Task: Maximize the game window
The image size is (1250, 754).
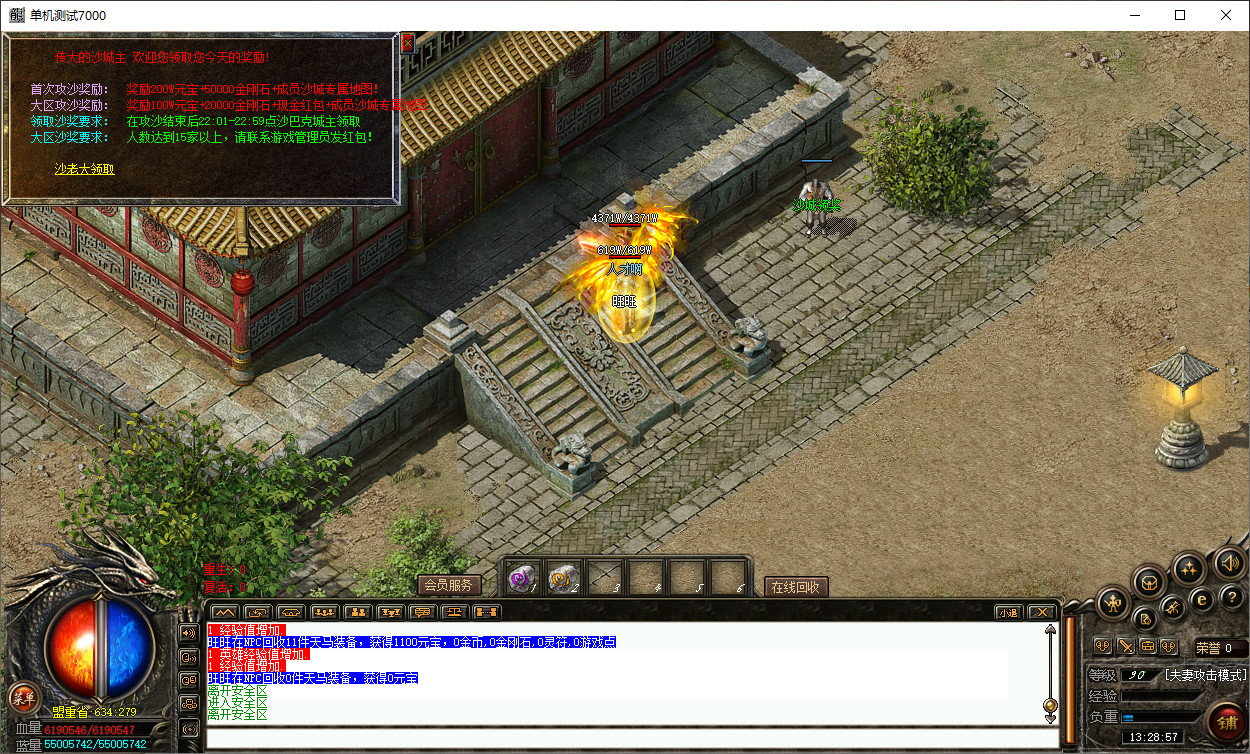Action: point(1180,15)
